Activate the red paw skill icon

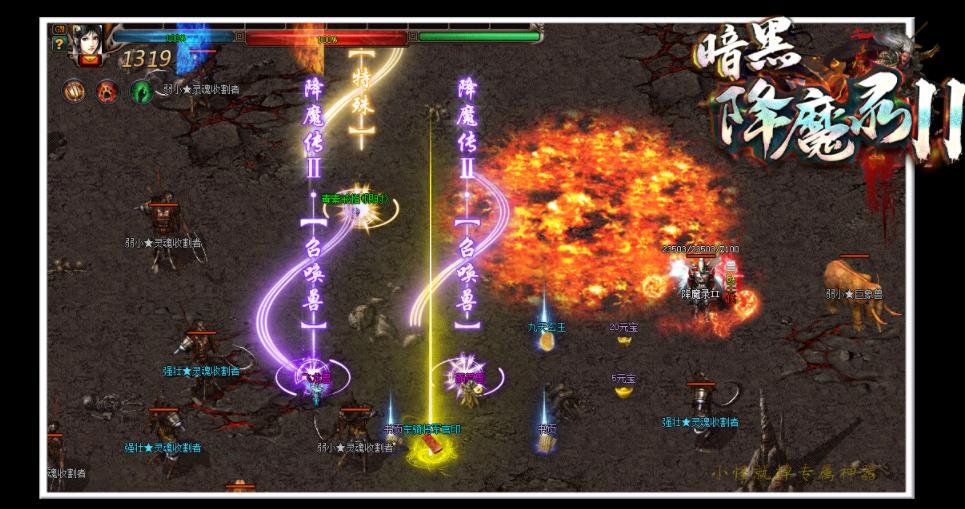coord(107,91)
